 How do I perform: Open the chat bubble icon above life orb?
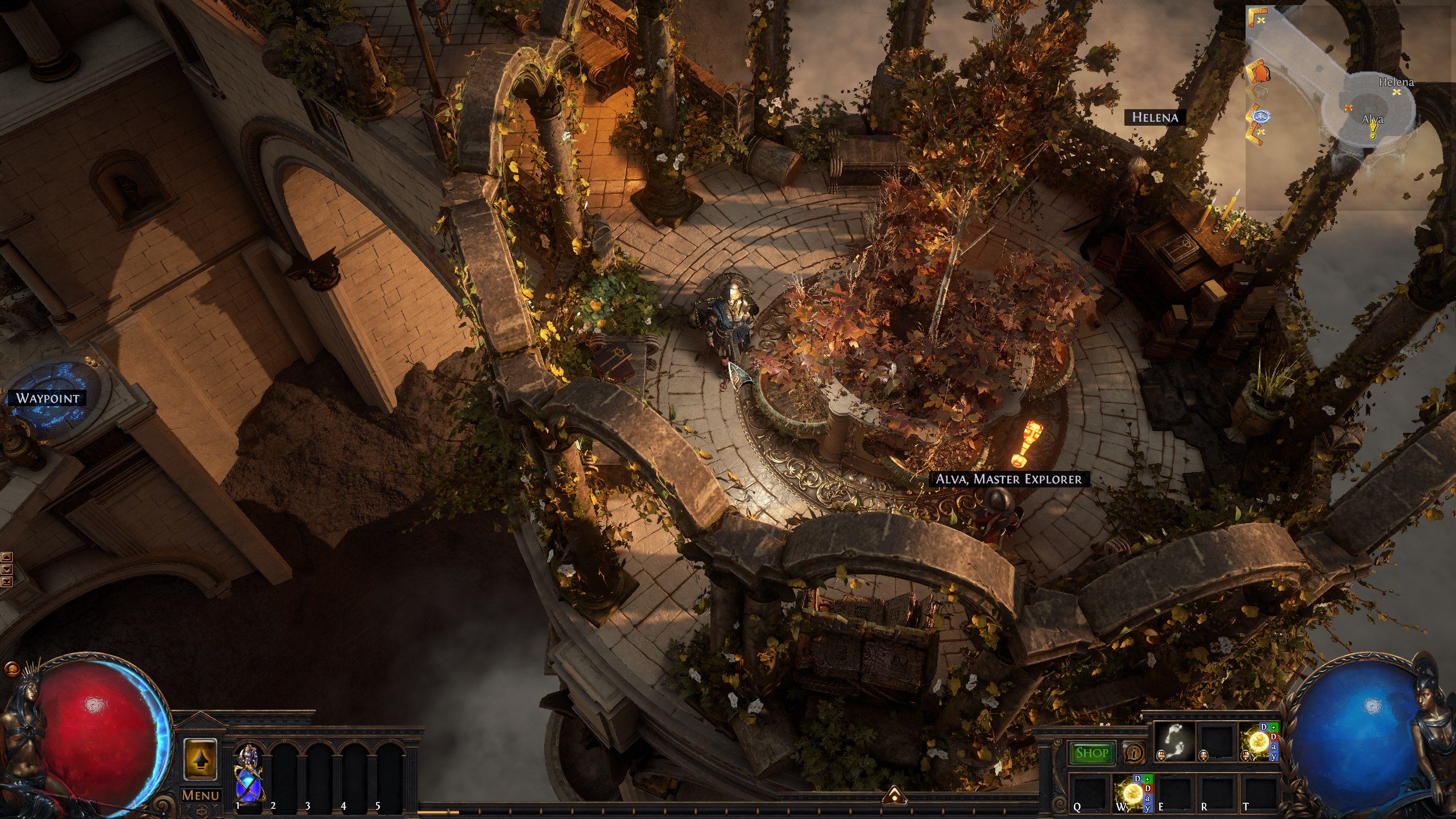coord(10,669)
